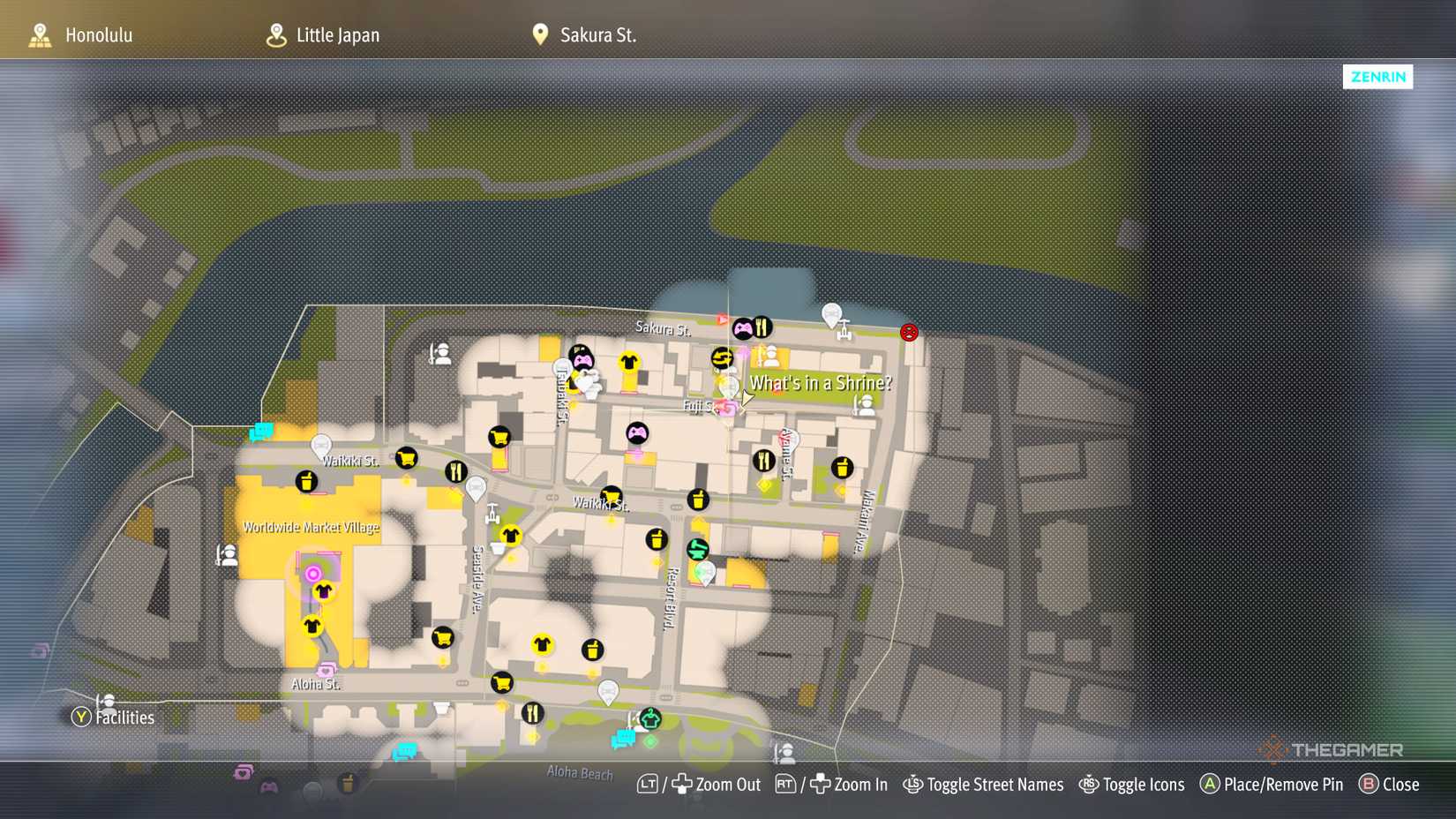Screen dimensions: 1456x819
Task: Select the yellow currency exchange icon near Fuji St.
Action: [x=722, y=357]
